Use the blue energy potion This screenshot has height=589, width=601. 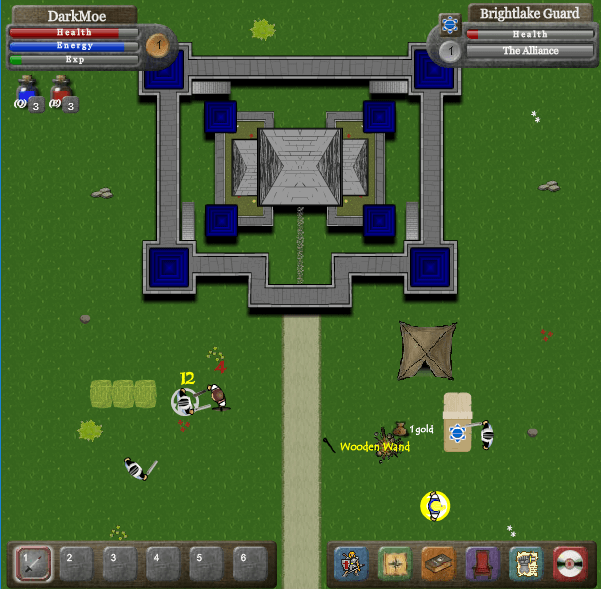26,93
